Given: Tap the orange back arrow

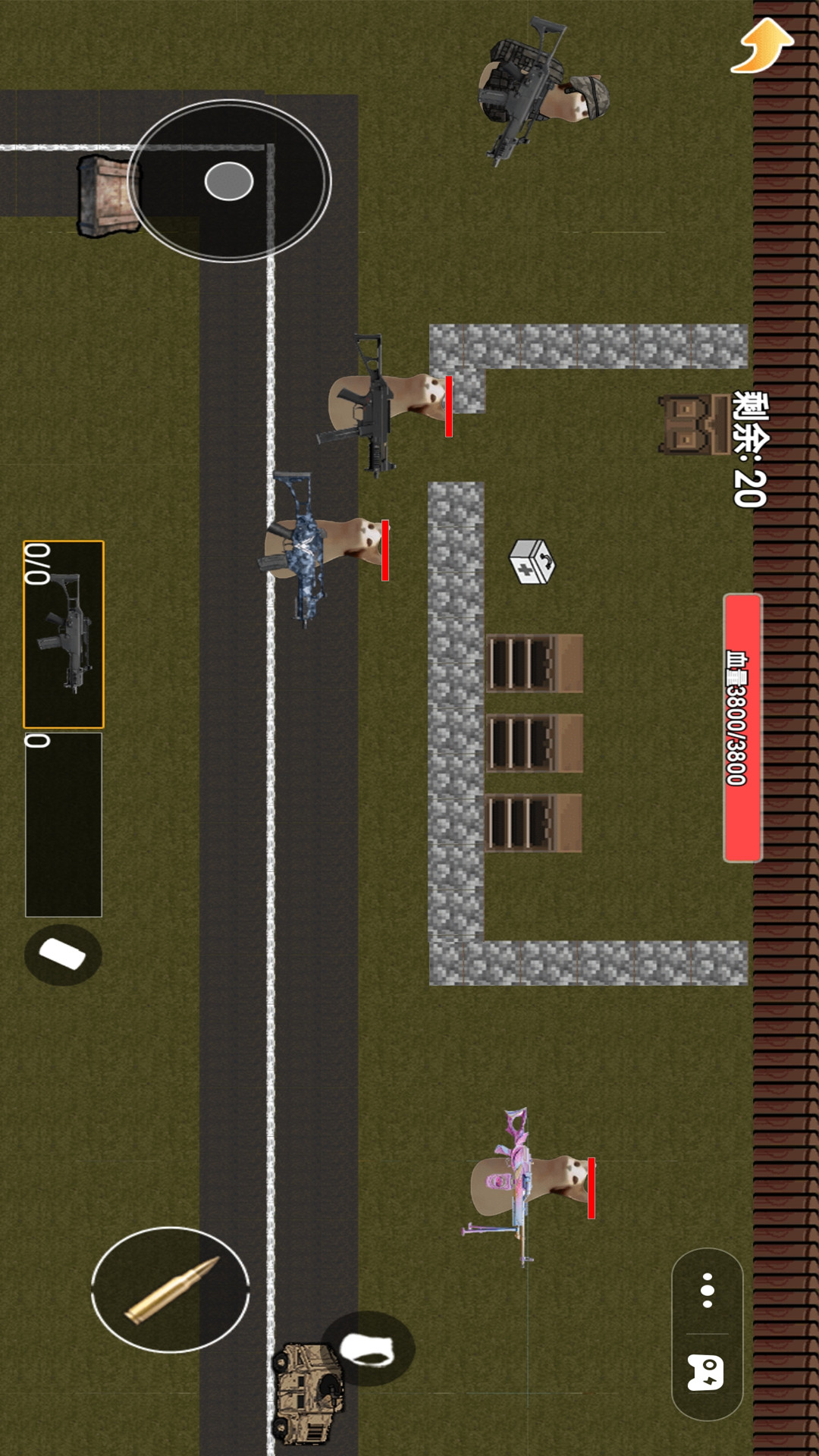Looking at the screenshot, I should pyautogui.click(x=763, y=47).
